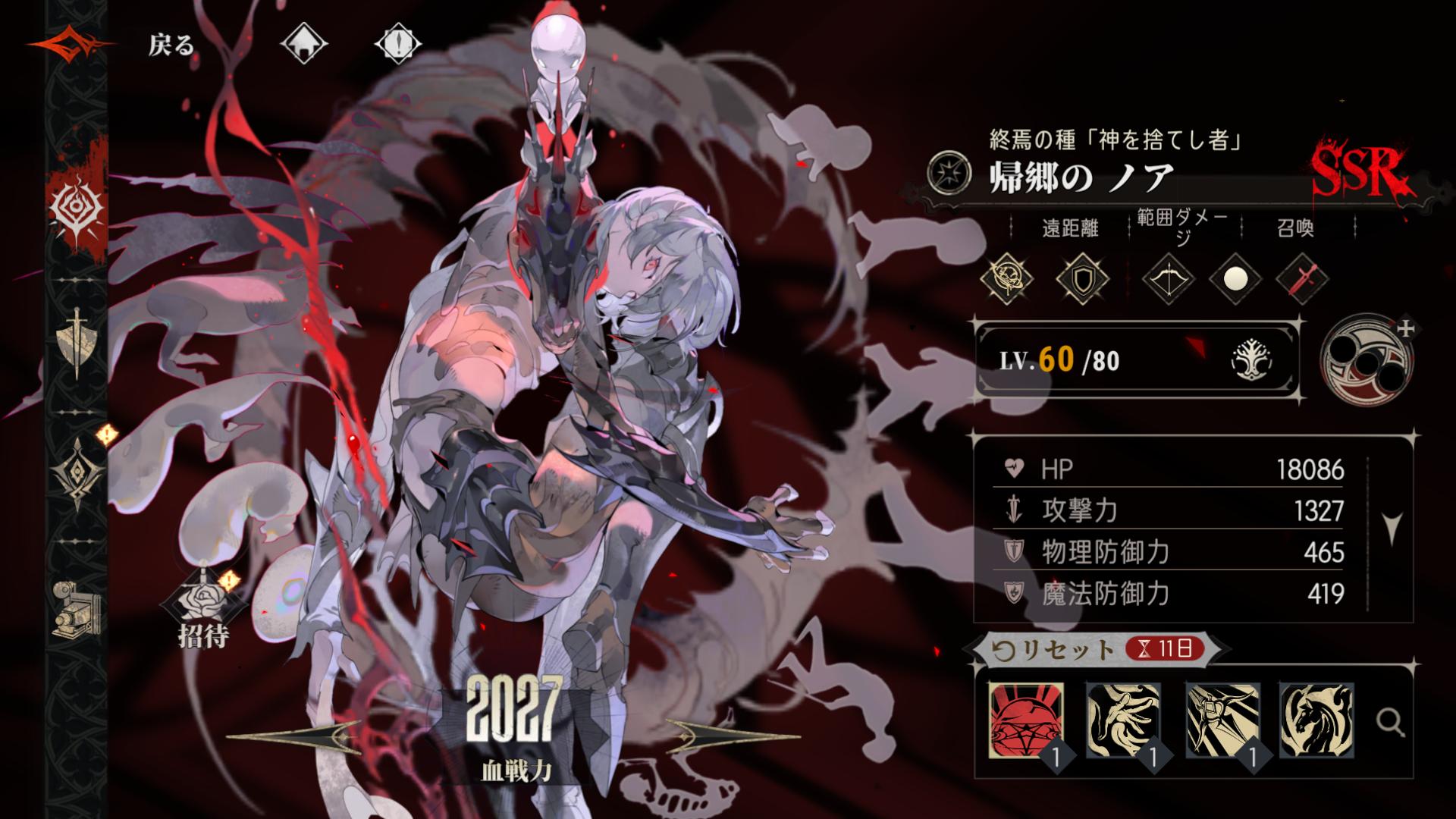Expand the stats list with down arrow
Viewport: 1456px width, 819px height.
[x=1392, y=529]
